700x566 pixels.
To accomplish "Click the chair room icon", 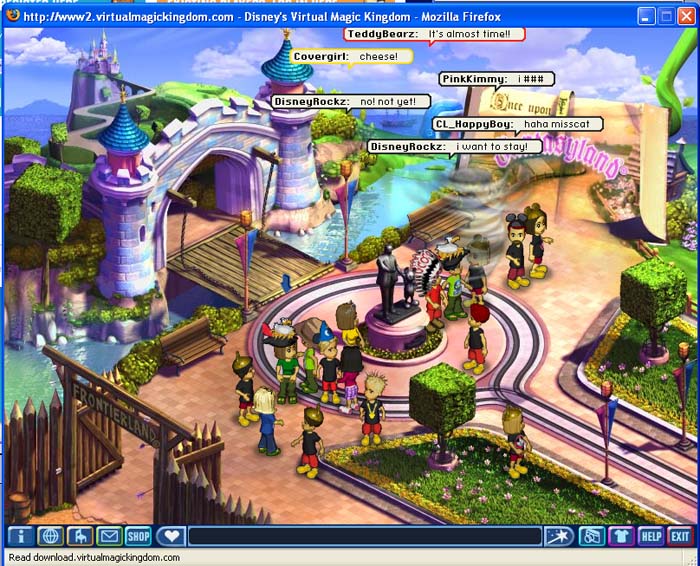I will coord(79,536).
